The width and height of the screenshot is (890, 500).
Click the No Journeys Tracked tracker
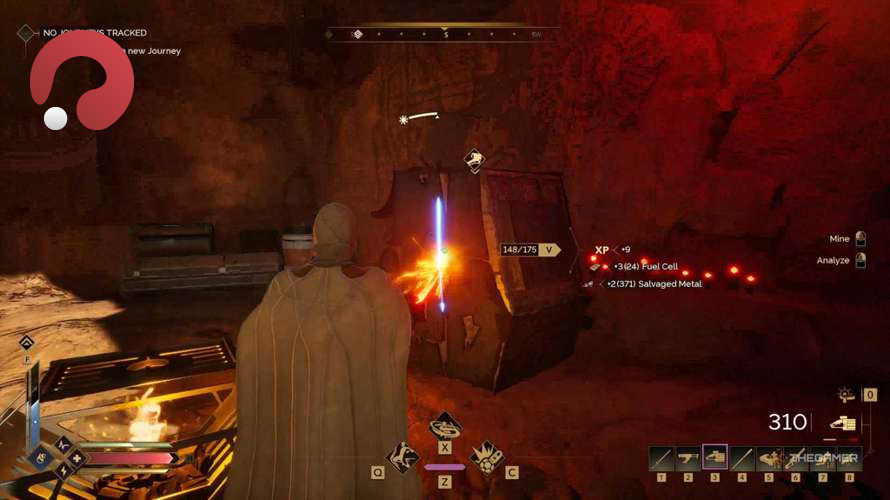(x=95, y=33)
